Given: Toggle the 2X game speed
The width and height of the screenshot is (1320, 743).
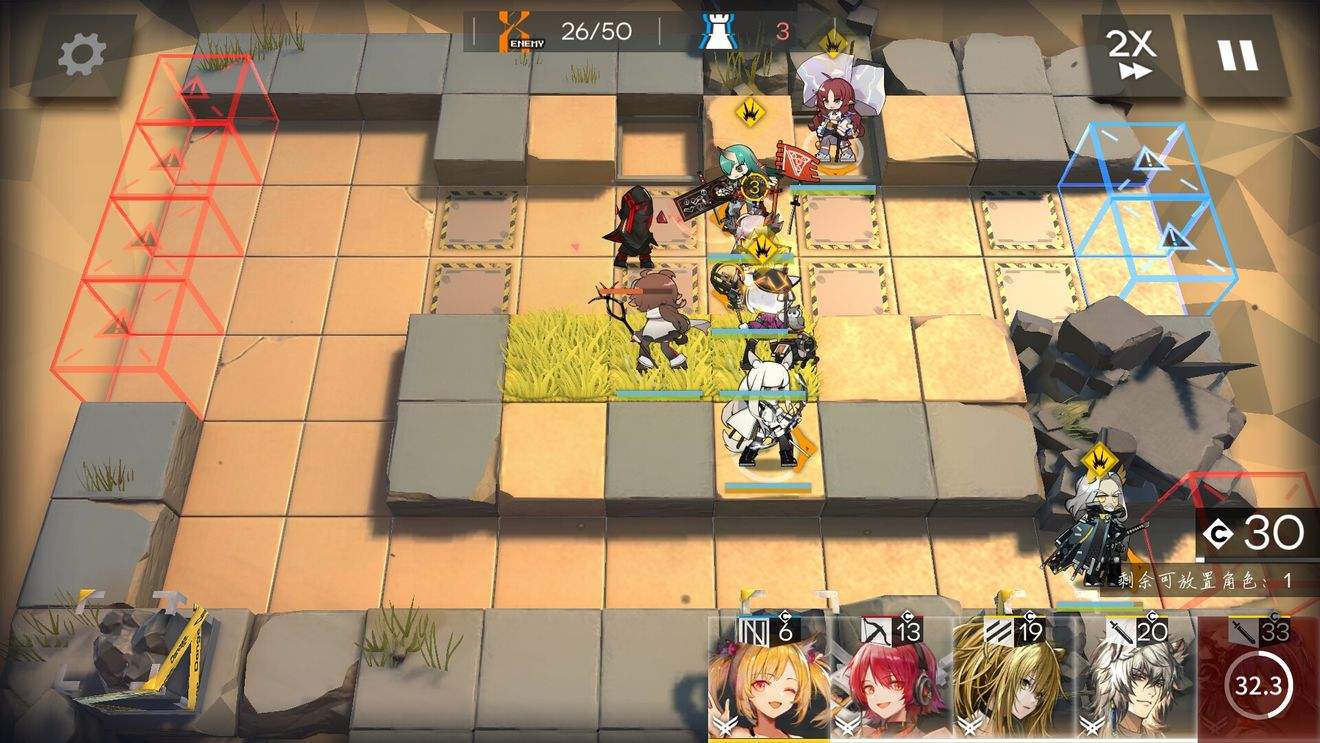Looking at the screenshot, I should pyautogui.click(x=1131, y=56).
